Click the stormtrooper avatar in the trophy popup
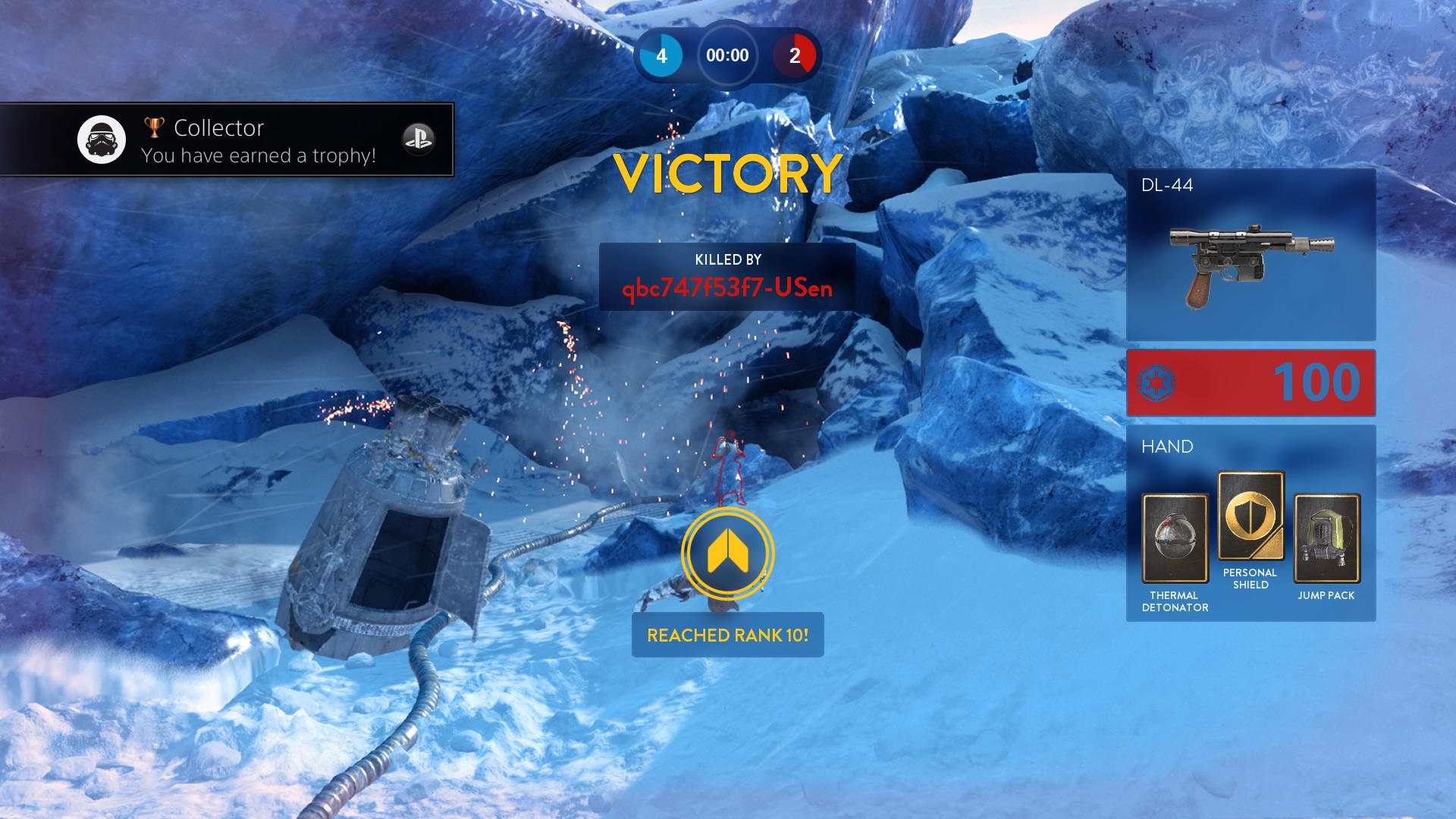 102,139
